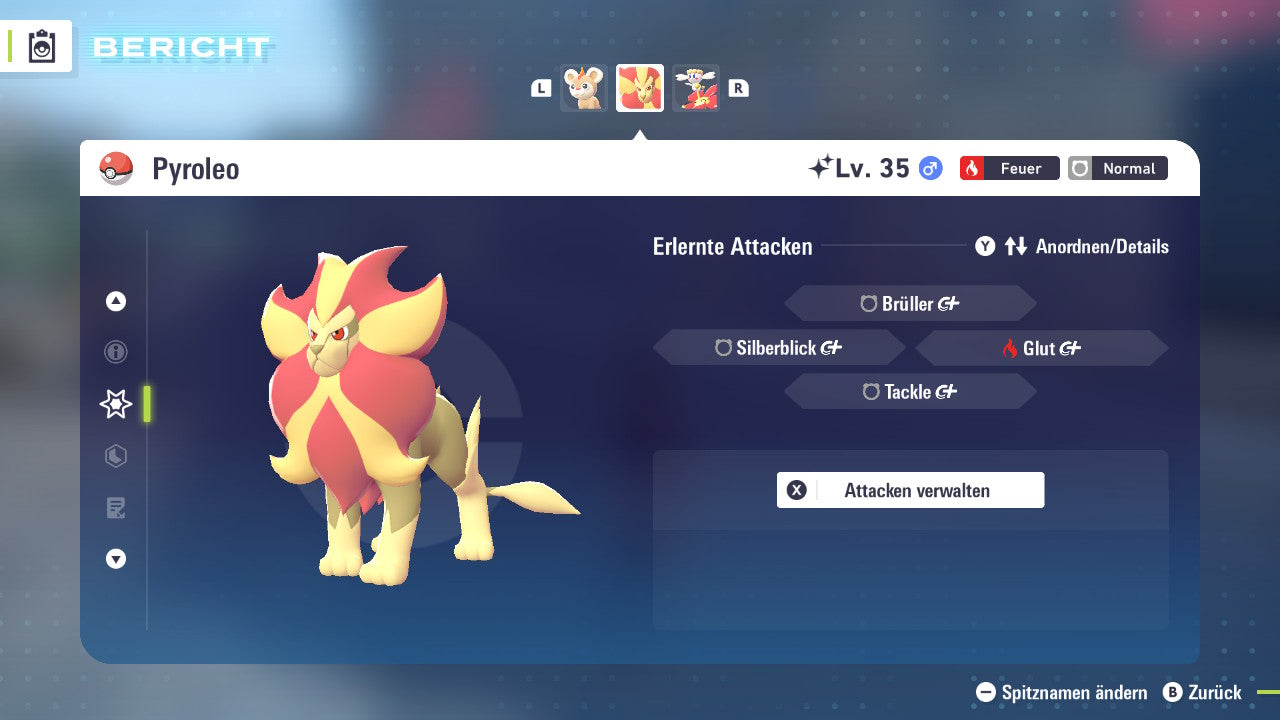This screenshot has height=720, width=1280.
Task: Click the up arrow in the left sidebar
Action: [x=115, y=301]
